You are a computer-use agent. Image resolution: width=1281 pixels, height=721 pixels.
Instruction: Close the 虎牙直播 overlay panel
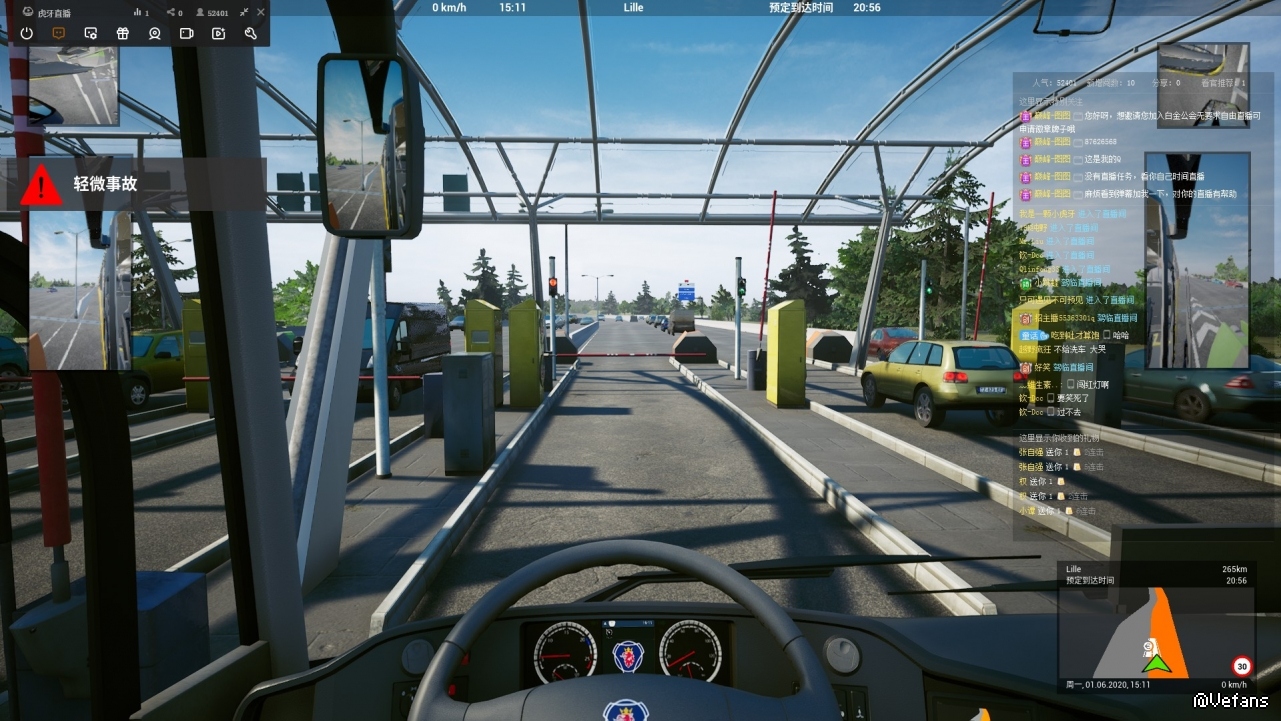coord(261,12)
